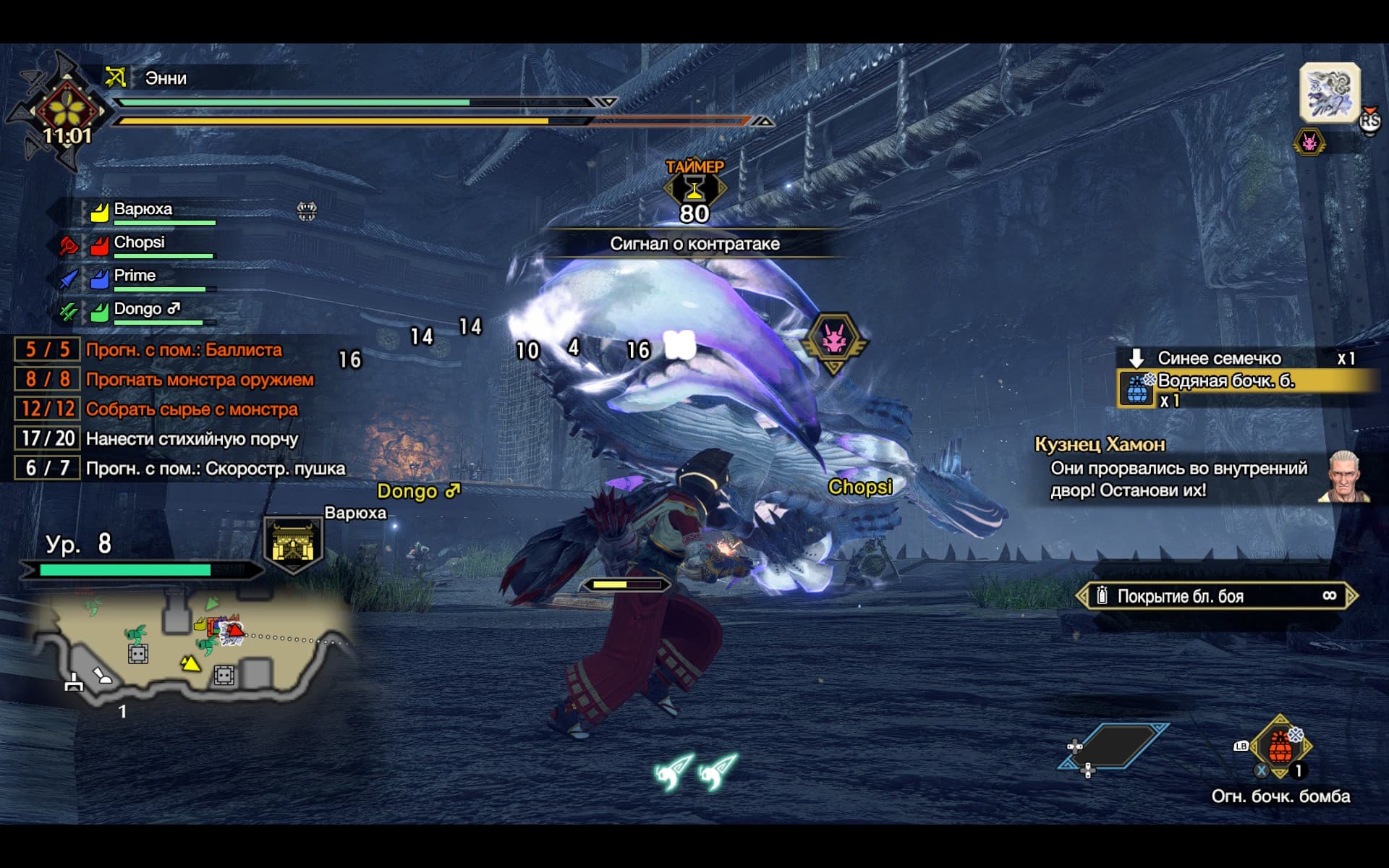
Task: Click the quest emblem with flower crest
Action: (67, 109)
